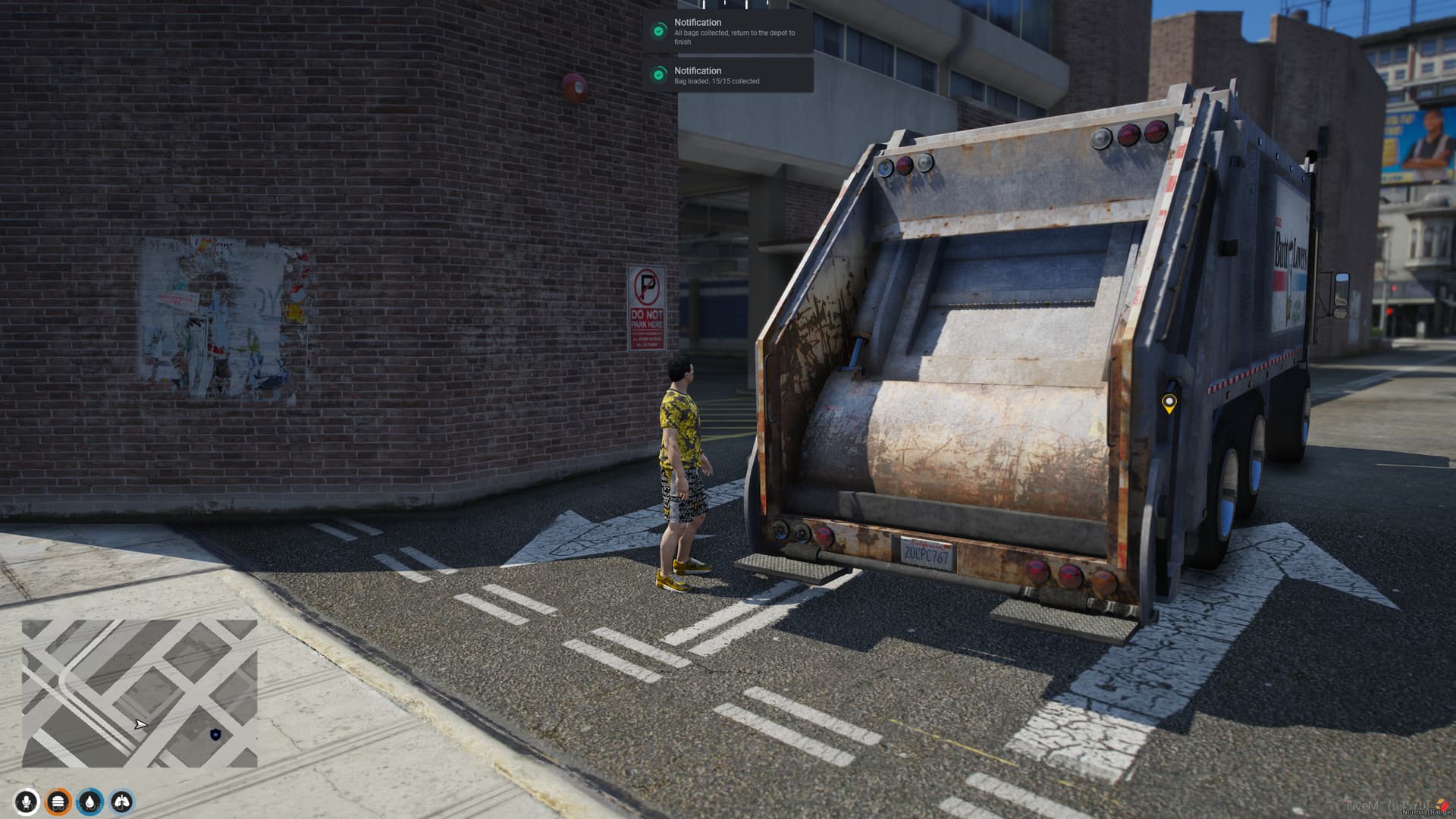Click the minimap
This screenshot has height=819, width=1456.
(x=140, y=693)
